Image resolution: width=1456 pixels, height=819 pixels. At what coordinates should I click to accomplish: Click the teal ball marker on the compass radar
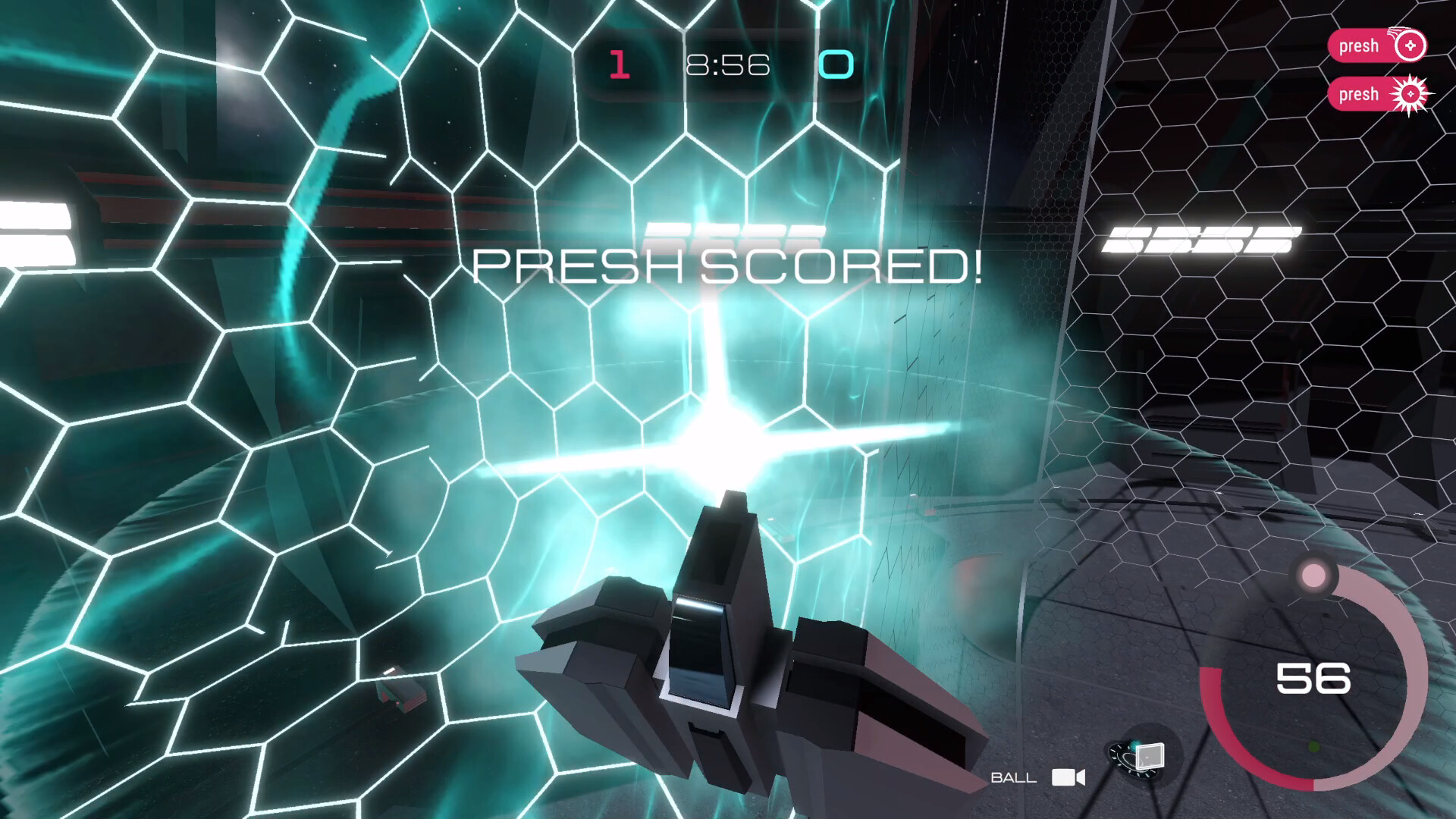tap(1134, 746)
